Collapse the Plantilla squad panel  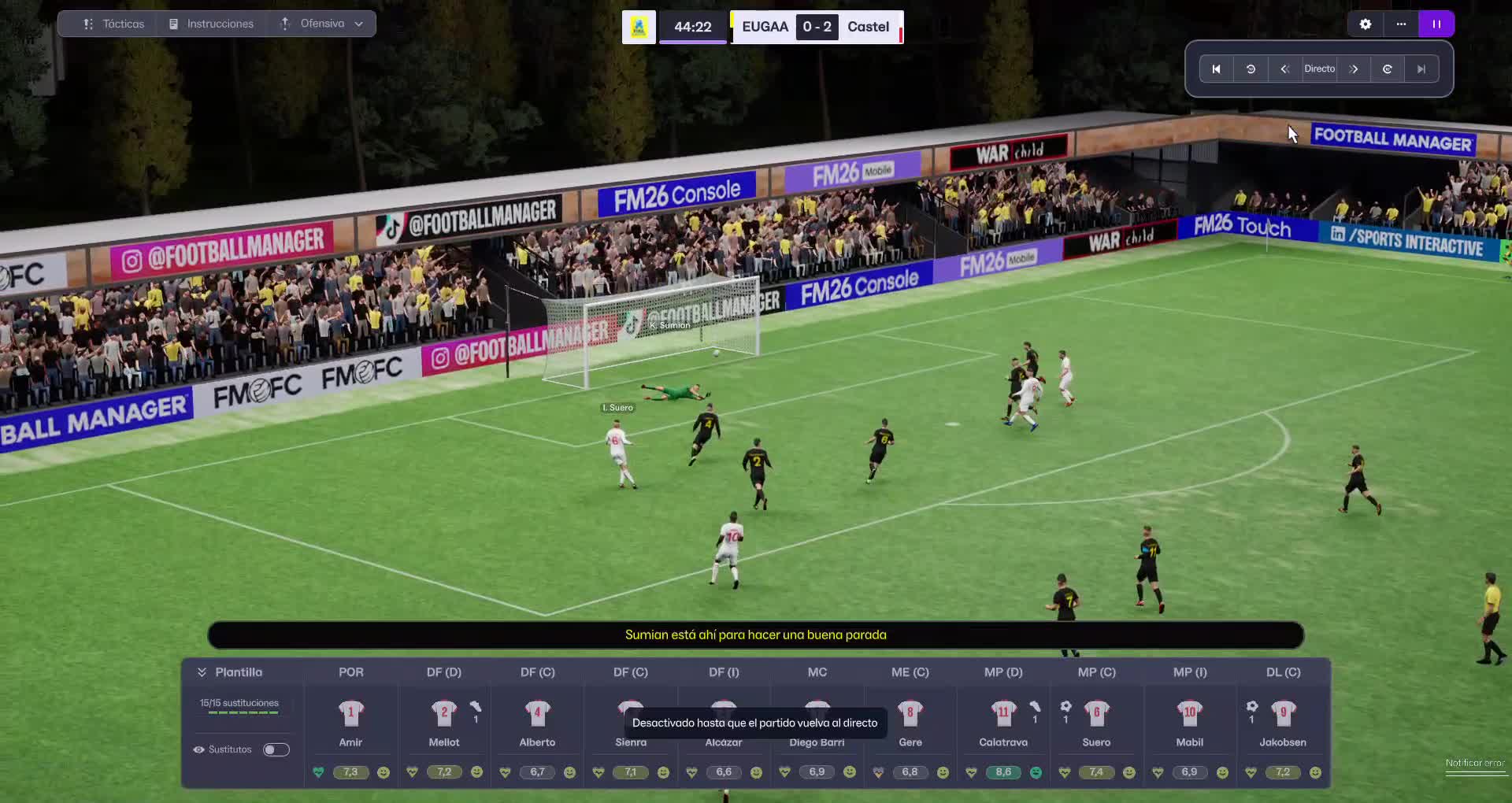(202, 672)
